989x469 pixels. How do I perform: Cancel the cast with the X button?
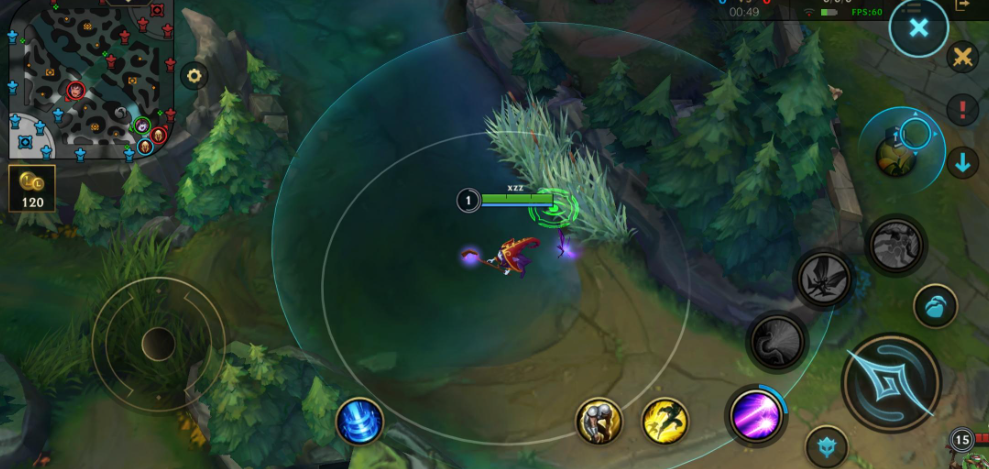(x=918, y=29)
